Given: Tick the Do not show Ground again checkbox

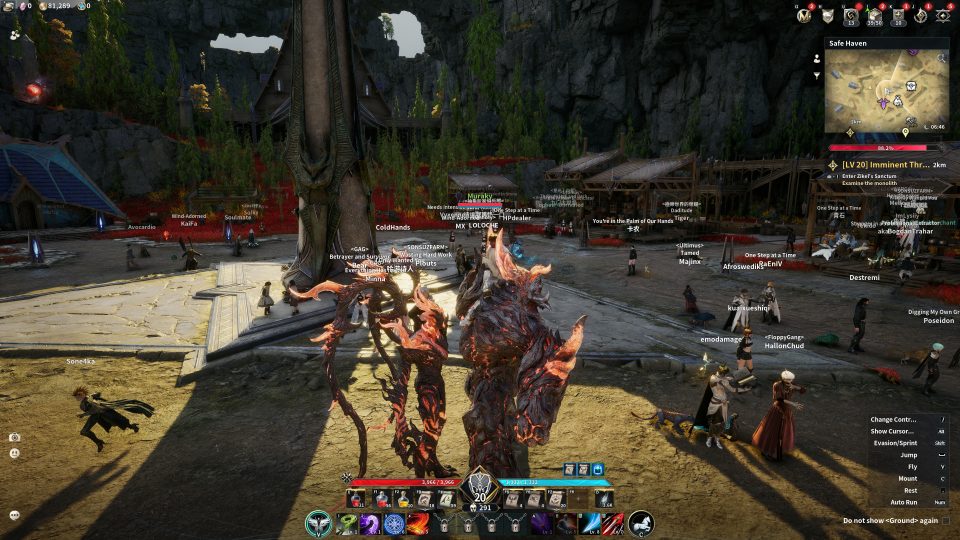Looking at the screenshot, I should 946,520.
